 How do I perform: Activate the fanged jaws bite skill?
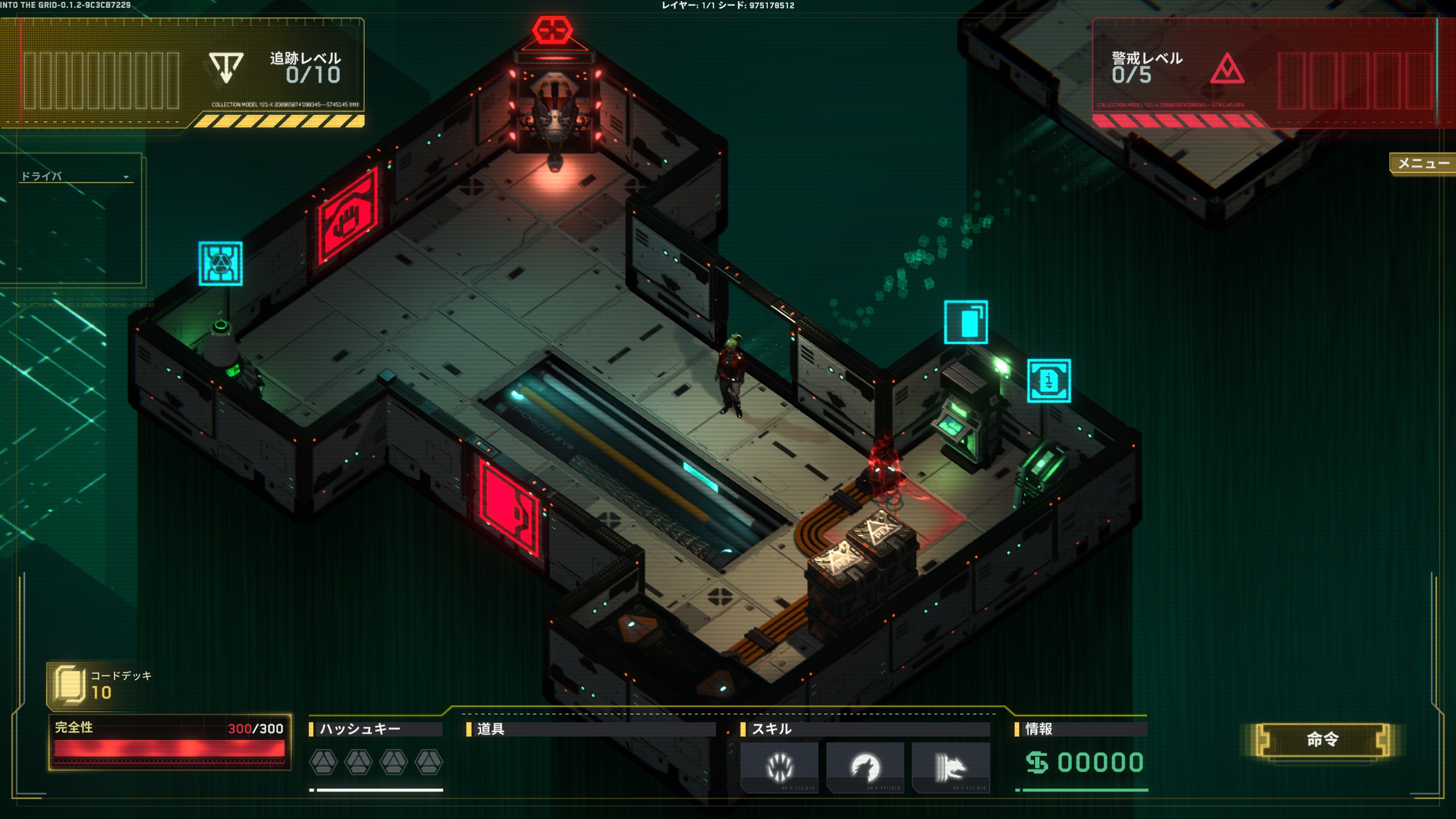click(779, 767)
